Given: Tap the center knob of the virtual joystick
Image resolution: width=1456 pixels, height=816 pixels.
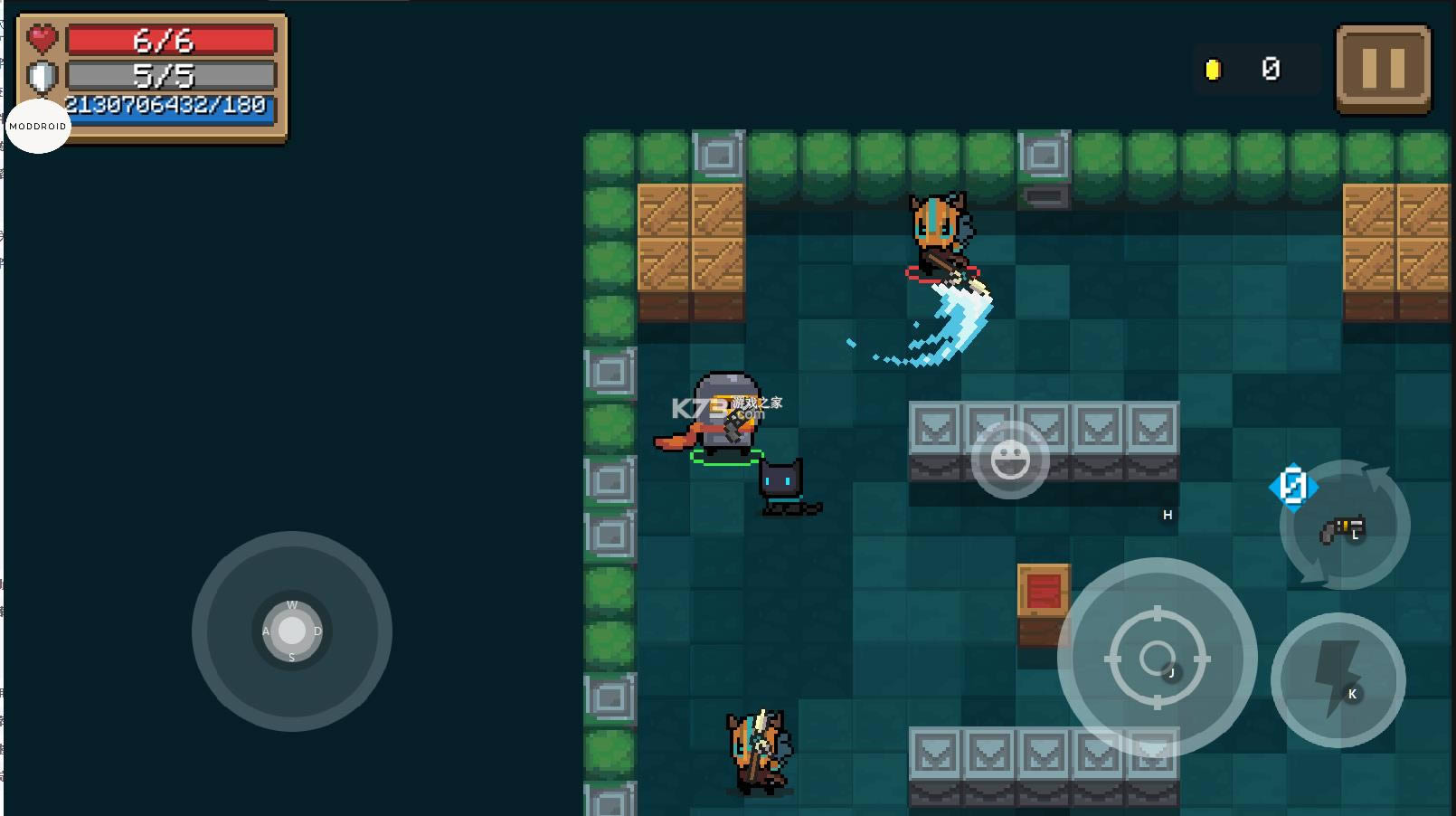Looking at the screenshot, I should click(291, 630).
